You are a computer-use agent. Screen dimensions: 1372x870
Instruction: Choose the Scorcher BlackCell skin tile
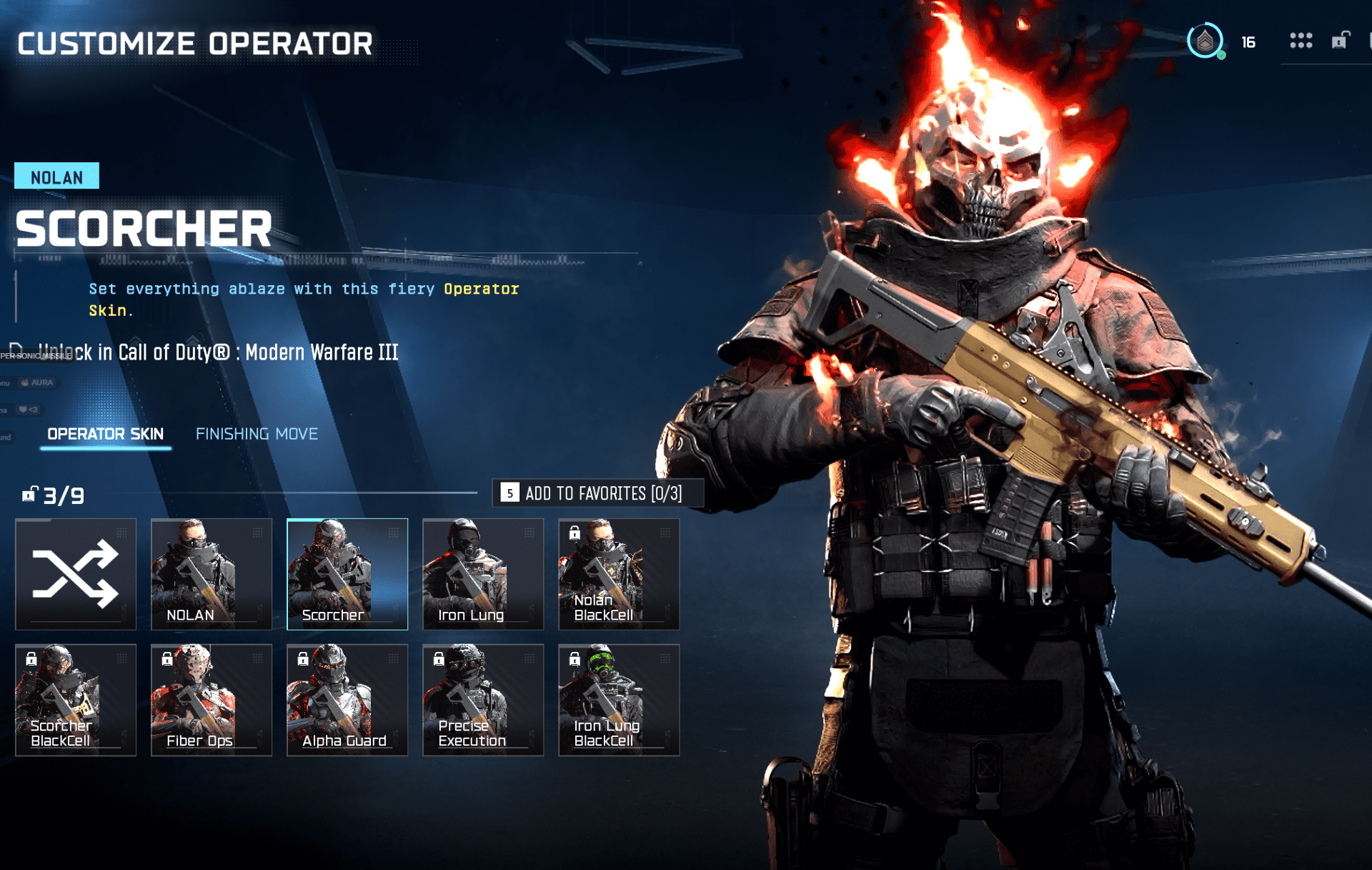[x=76, y=700]
